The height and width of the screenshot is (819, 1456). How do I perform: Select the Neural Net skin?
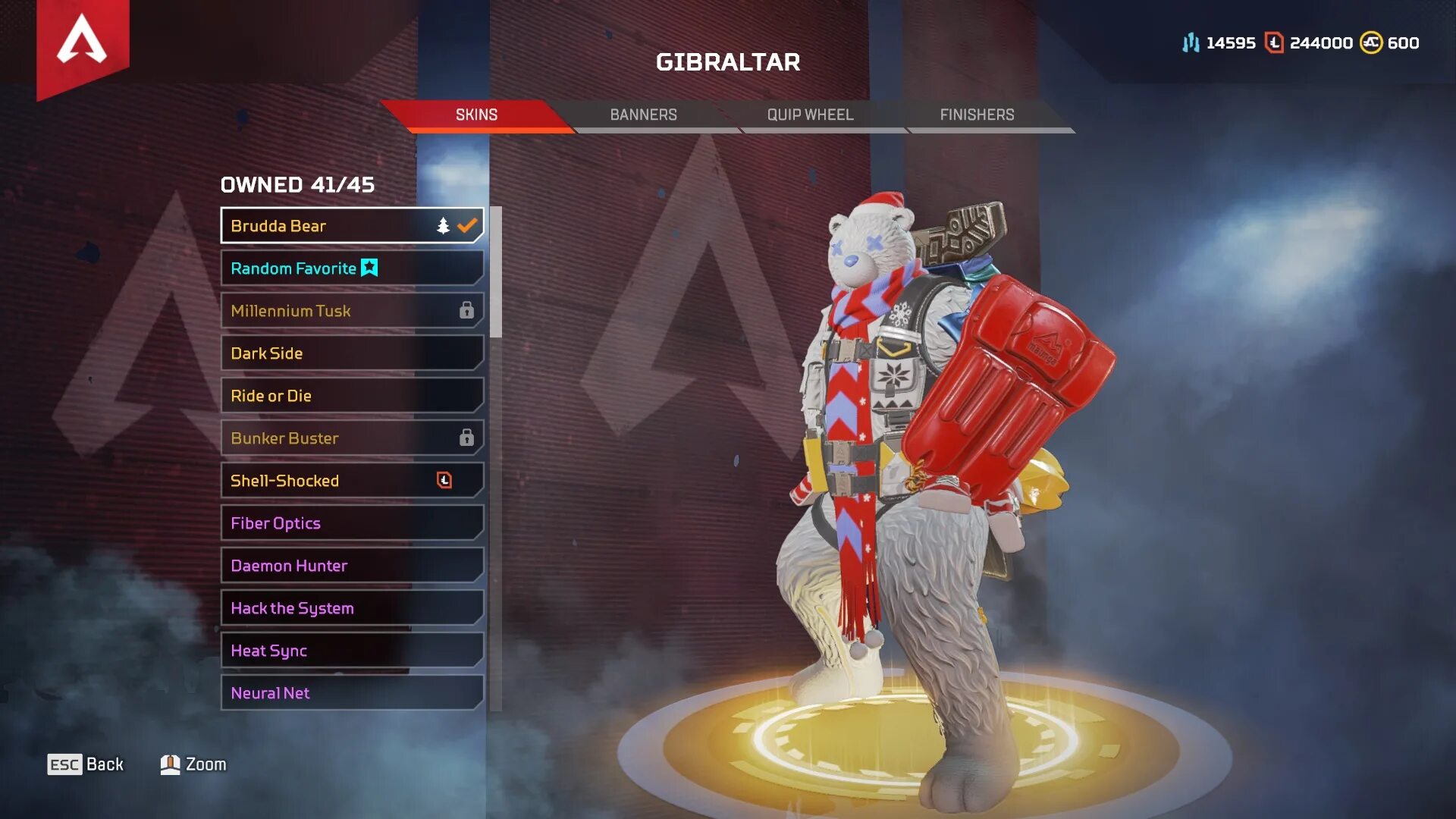pos(352,693)
